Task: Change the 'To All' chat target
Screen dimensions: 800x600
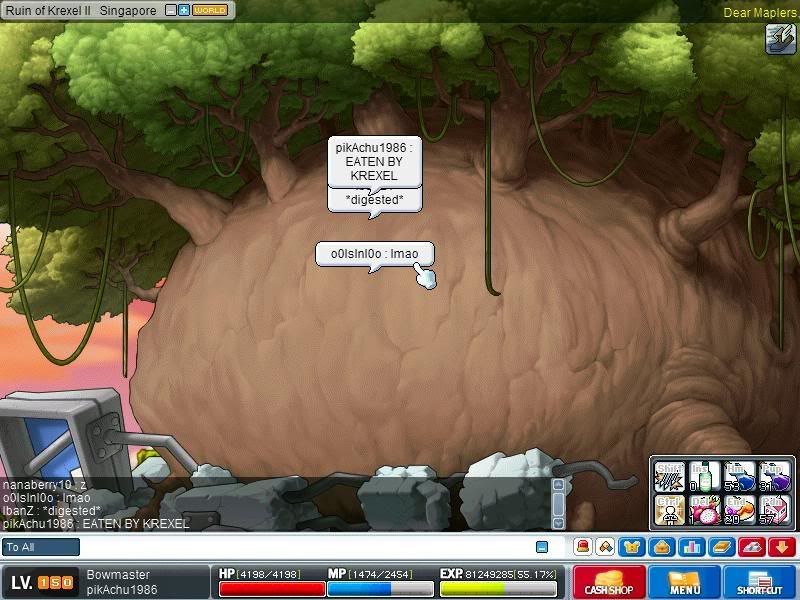Action: pos(41,547)
